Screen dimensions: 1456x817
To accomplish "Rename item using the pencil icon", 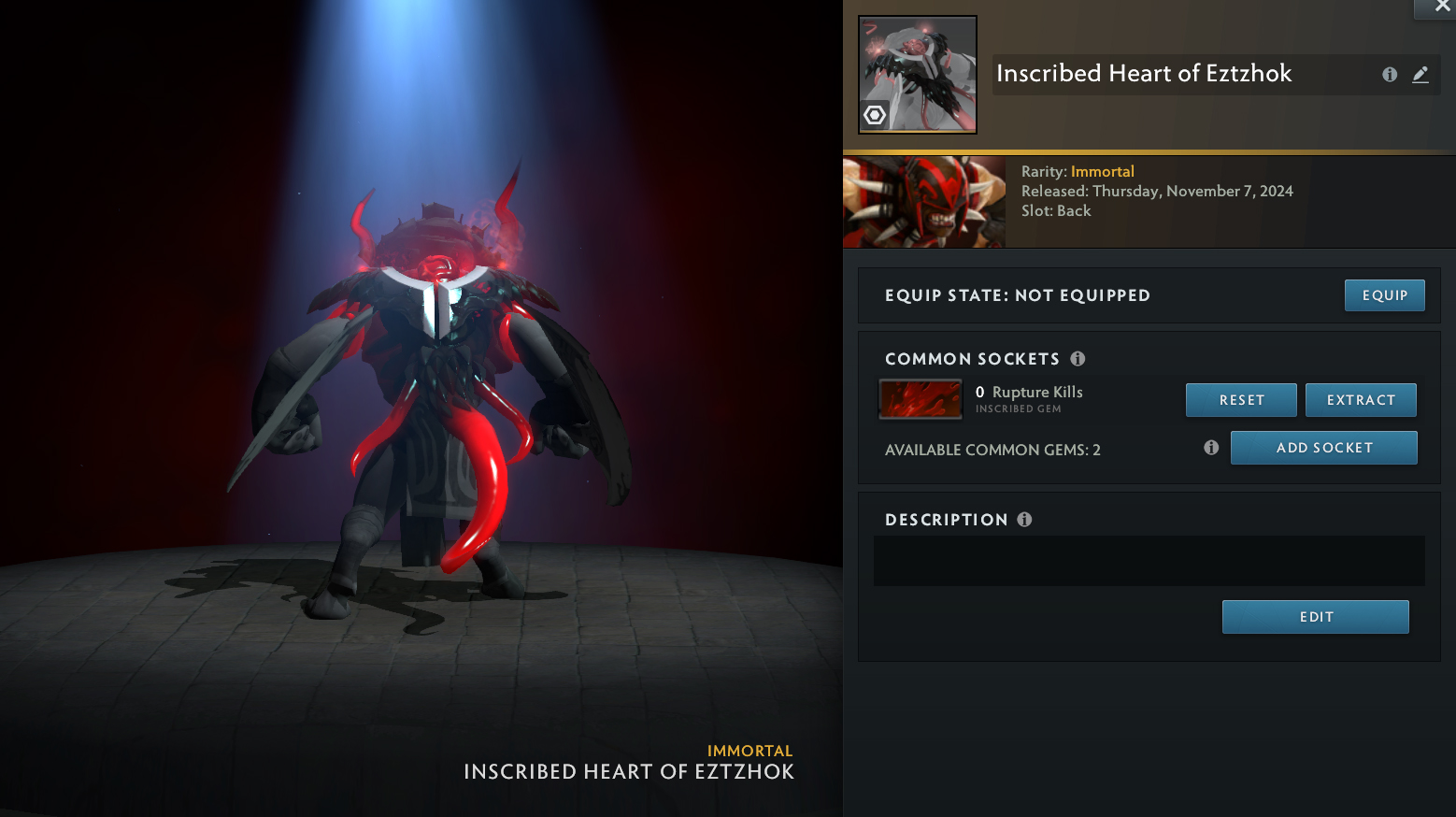I will [x=1420, y=75].
